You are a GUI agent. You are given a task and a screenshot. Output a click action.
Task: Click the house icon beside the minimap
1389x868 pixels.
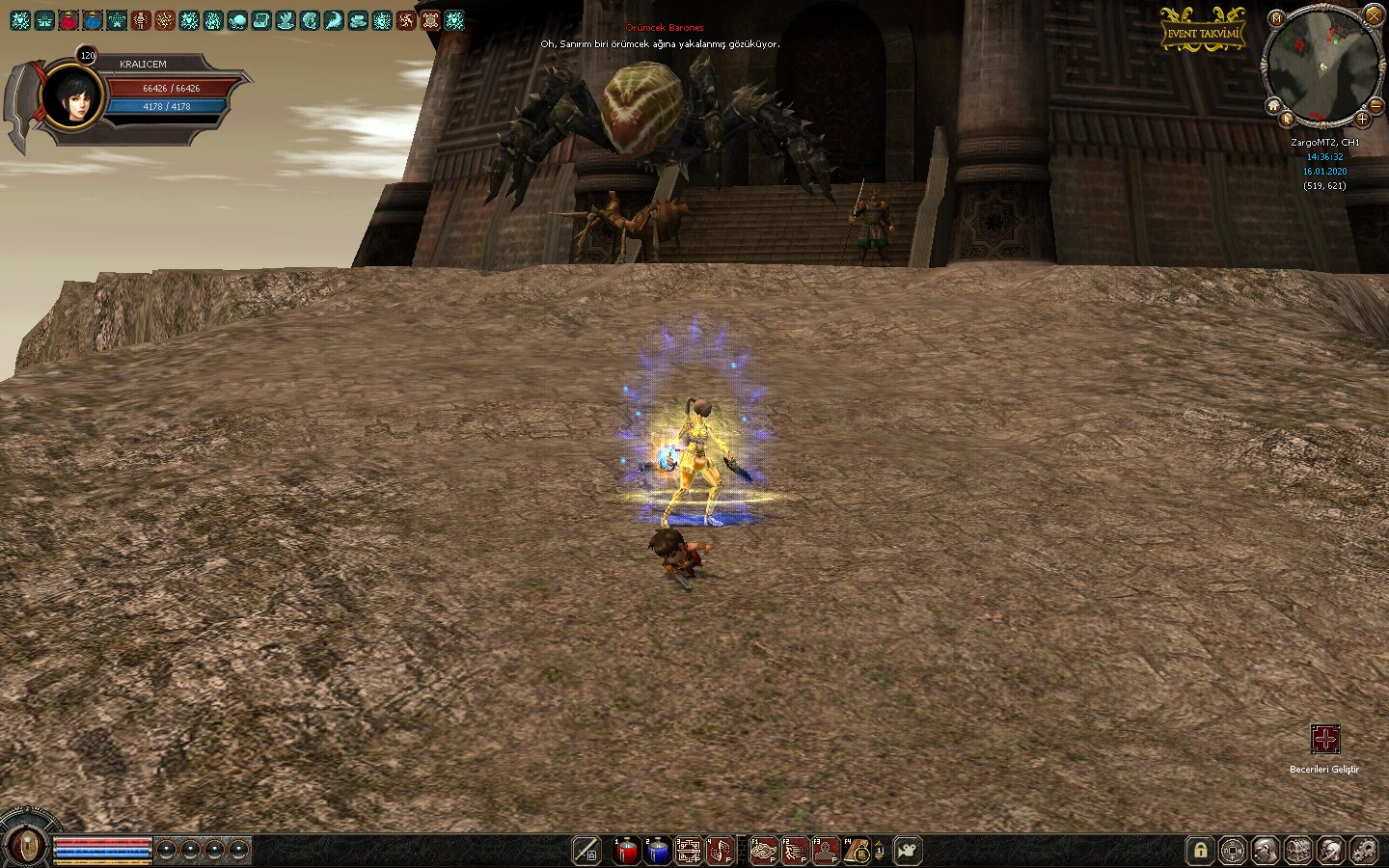[1273, 105]
